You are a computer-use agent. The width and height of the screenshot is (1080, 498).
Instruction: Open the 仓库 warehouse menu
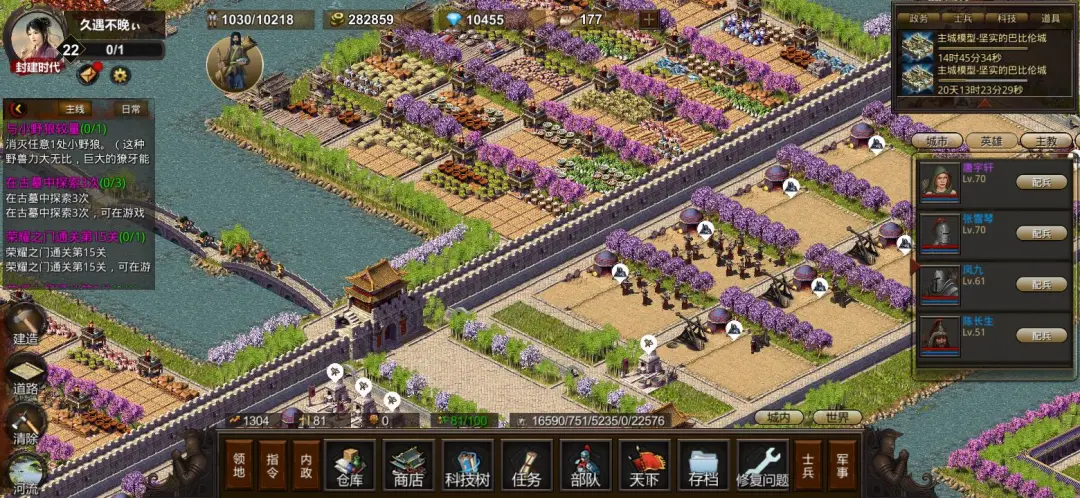(x=349, y=466)
